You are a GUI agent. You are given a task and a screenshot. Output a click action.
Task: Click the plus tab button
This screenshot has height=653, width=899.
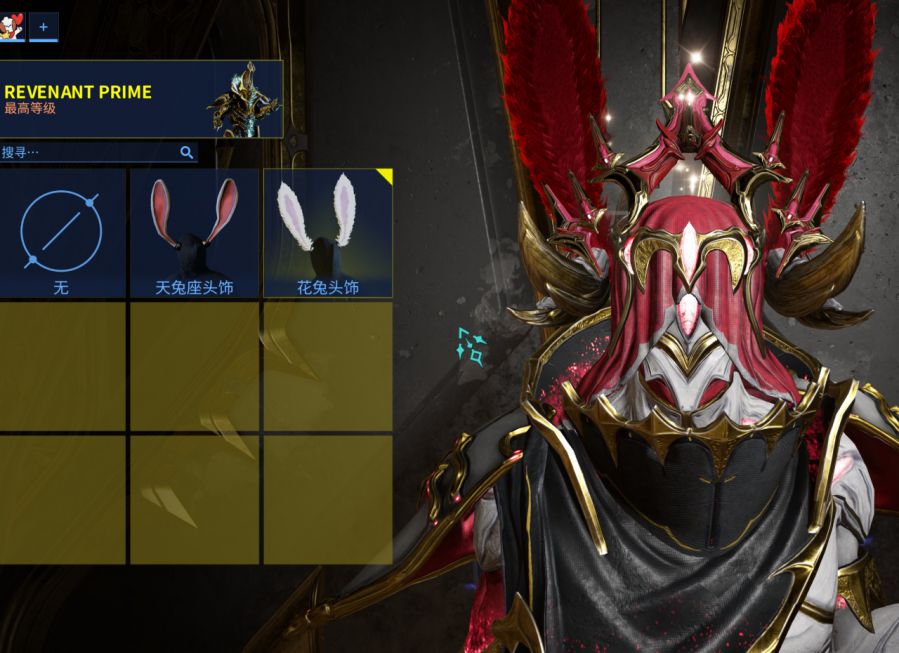[43, 27]
